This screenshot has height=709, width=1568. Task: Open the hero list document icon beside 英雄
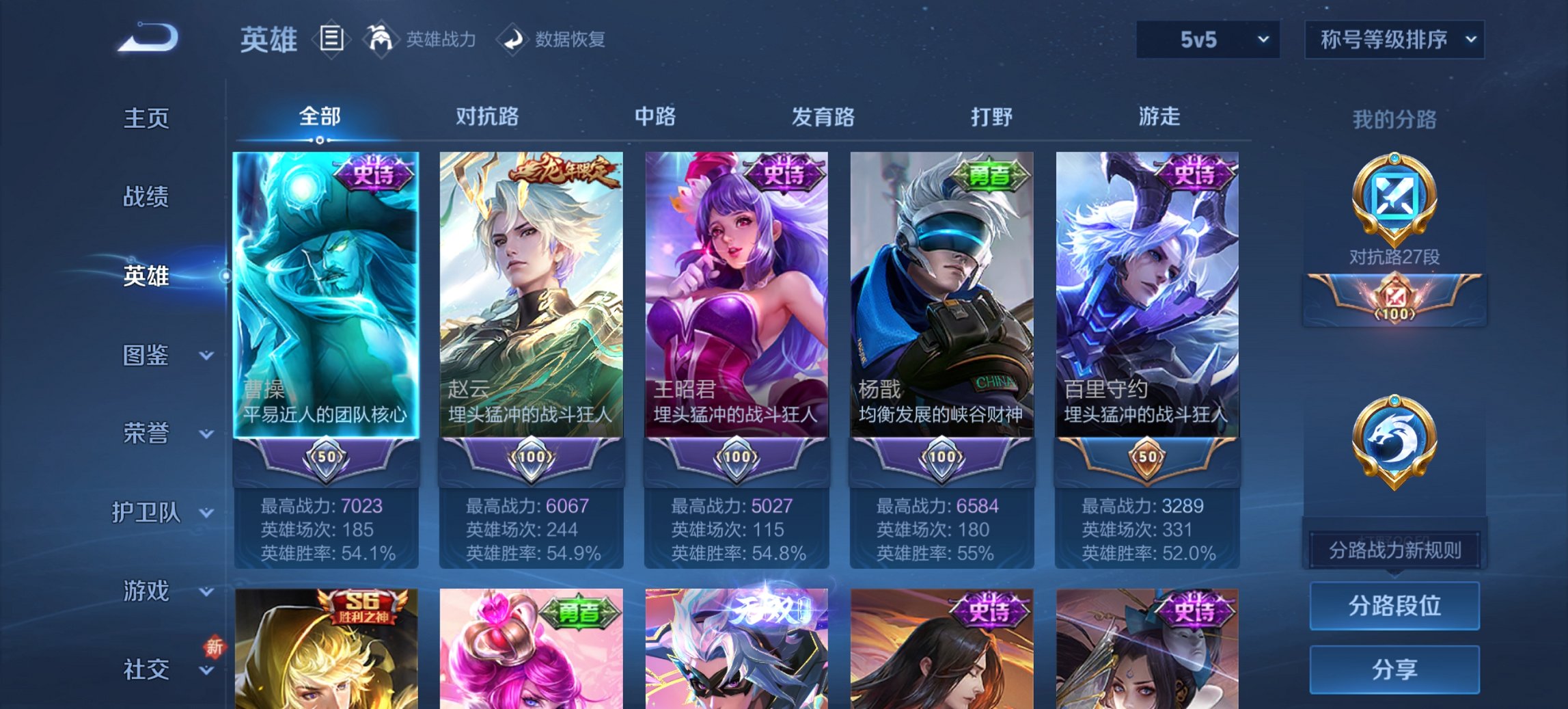(333, 40)
